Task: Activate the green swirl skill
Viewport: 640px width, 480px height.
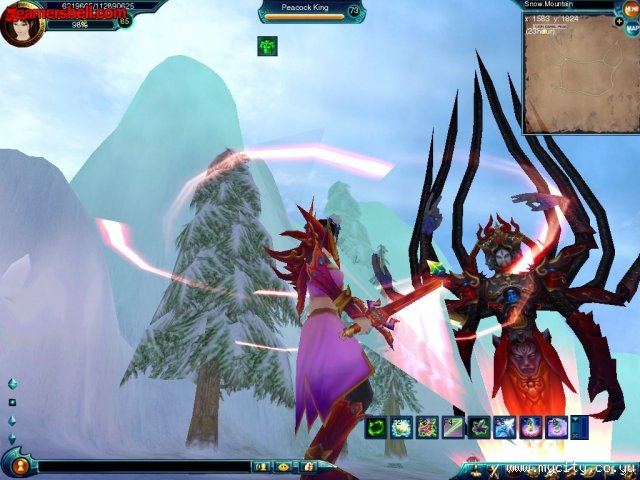Action: coord(375,428)
